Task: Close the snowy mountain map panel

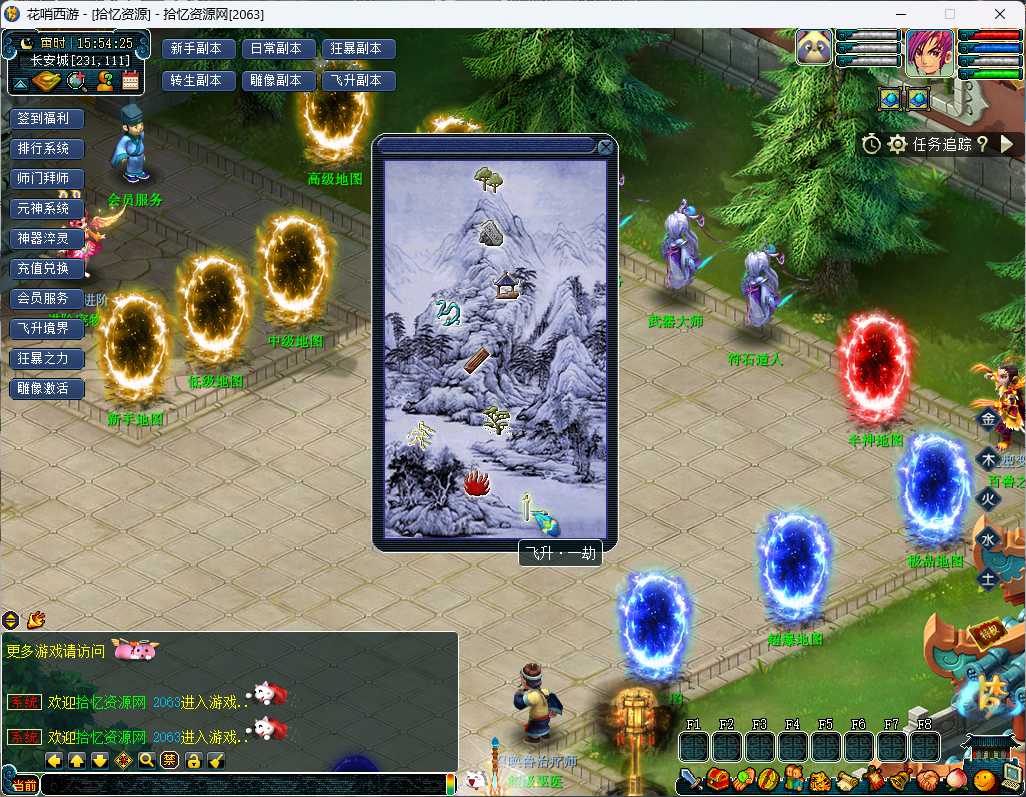Action: pyautogui.click(x=605, y=147)
